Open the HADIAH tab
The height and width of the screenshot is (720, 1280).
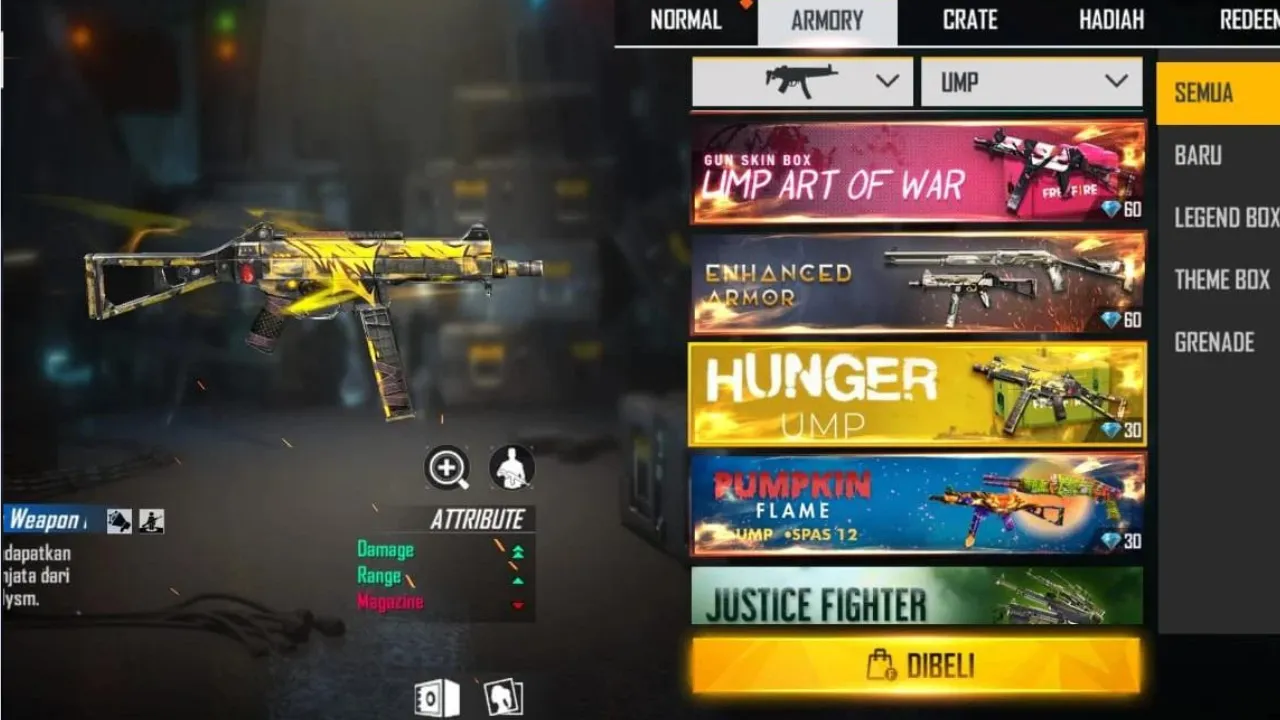(x=1111, y=20)
